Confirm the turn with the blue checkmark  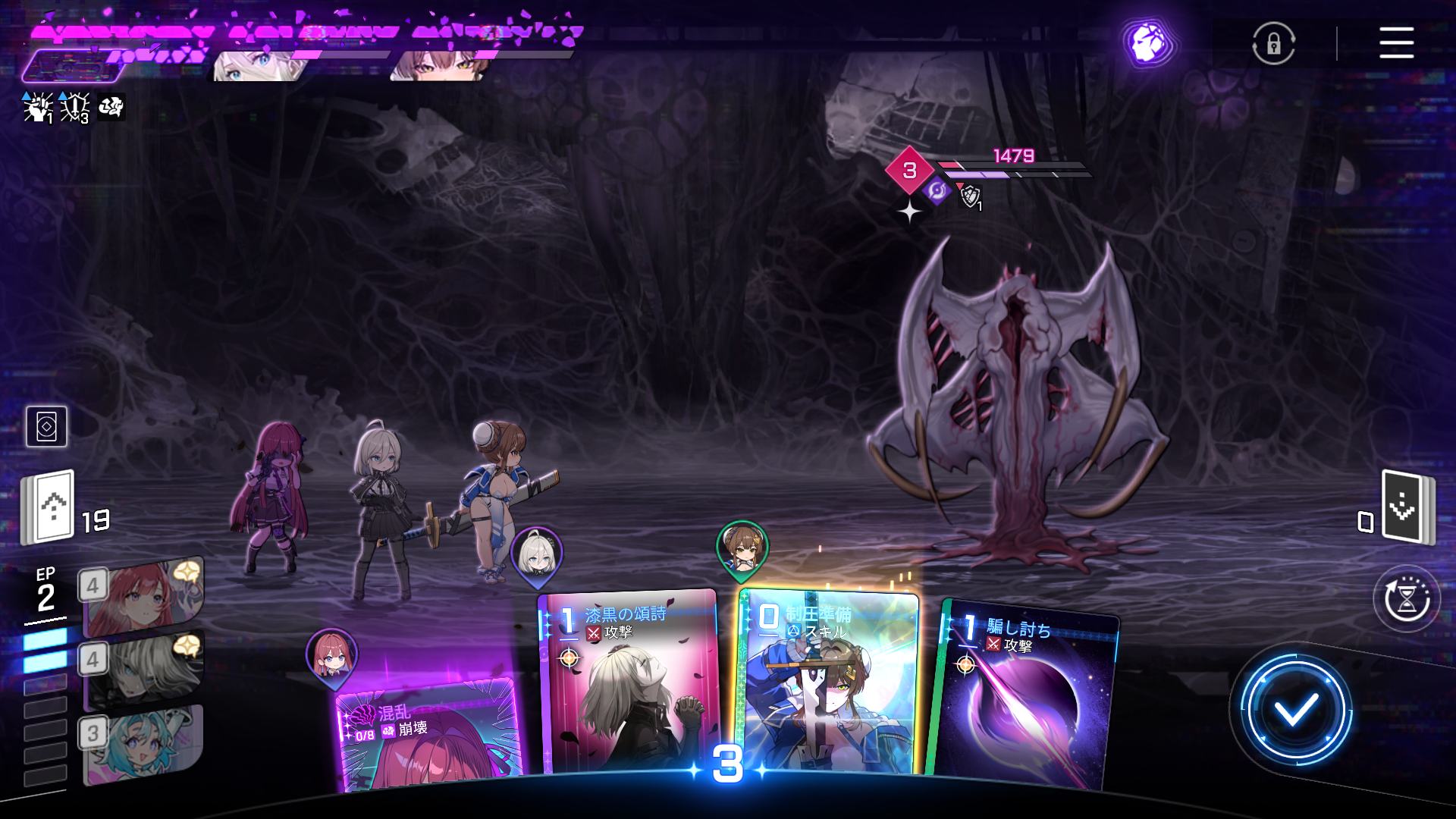[1295, 711]
